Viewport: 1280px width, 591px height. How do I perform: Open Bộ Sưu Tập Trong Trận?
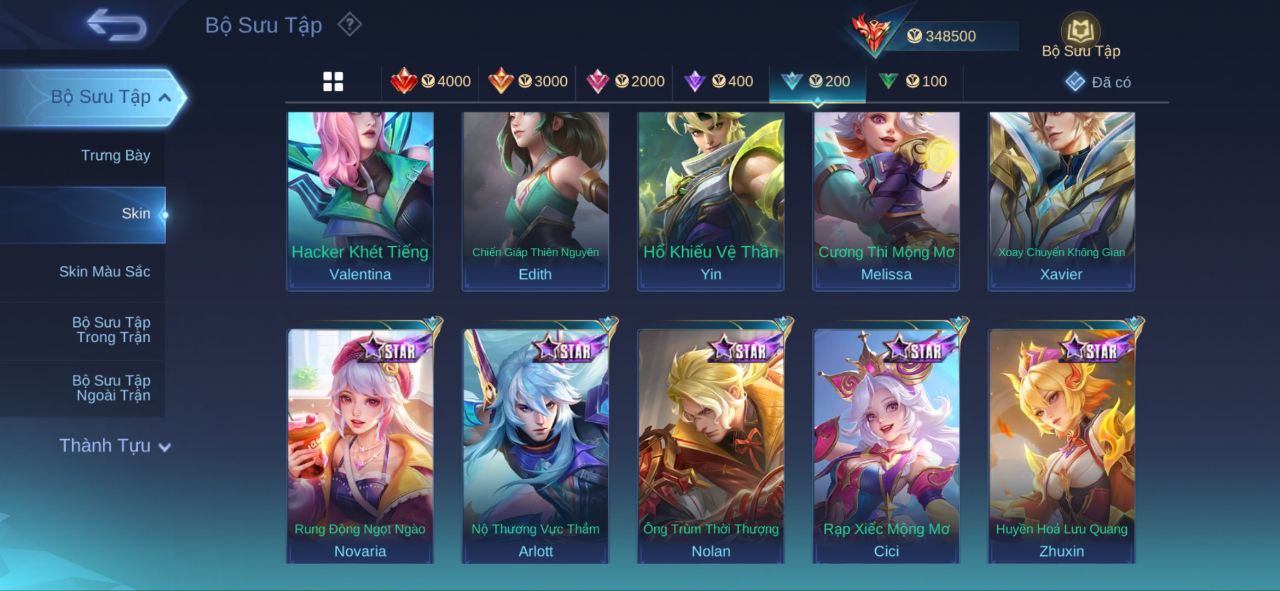pos(111,330)
